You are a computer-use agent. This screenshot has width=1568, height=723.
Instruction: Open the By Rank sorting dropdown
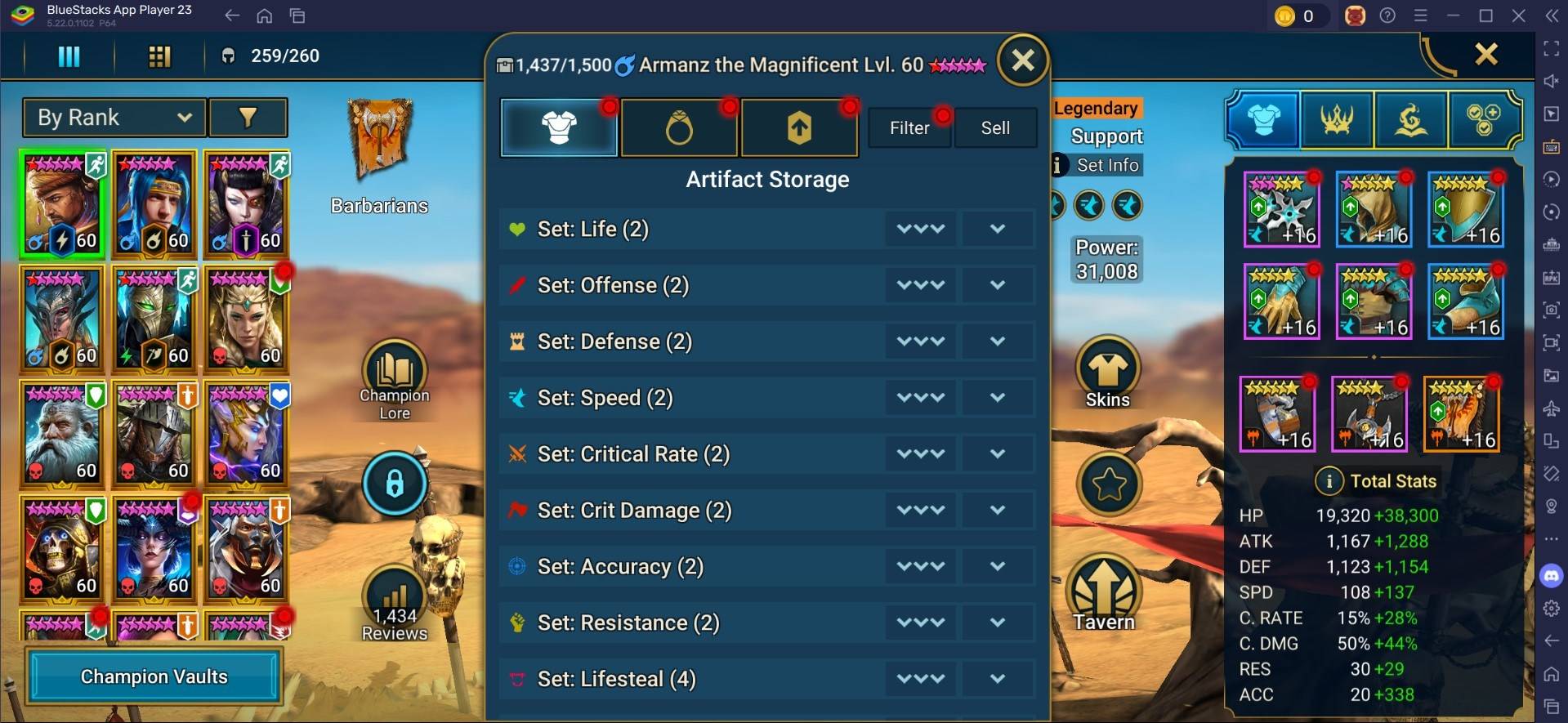[113, 117]
